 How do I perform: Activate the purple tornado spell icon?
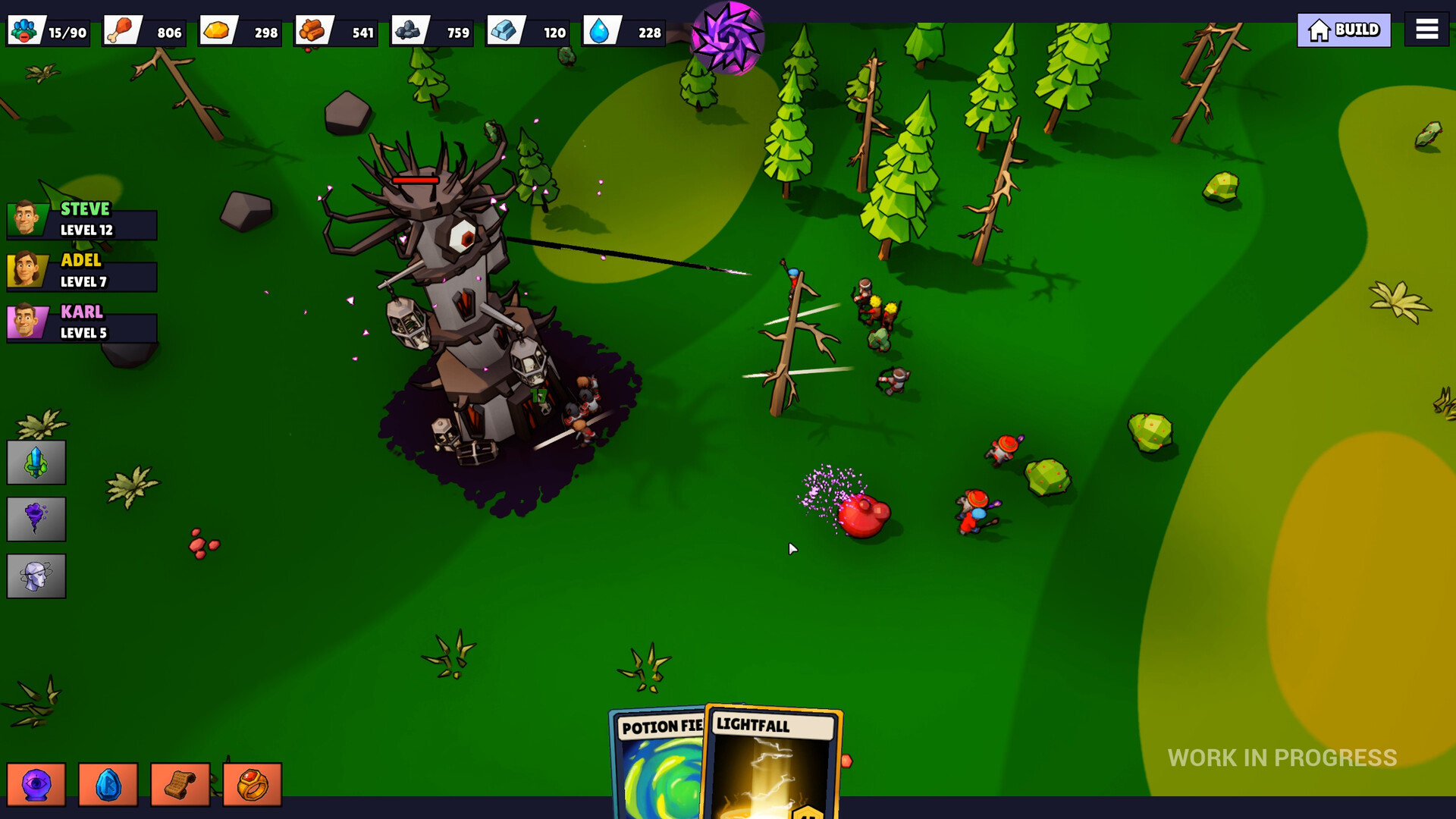pos(36,519)
